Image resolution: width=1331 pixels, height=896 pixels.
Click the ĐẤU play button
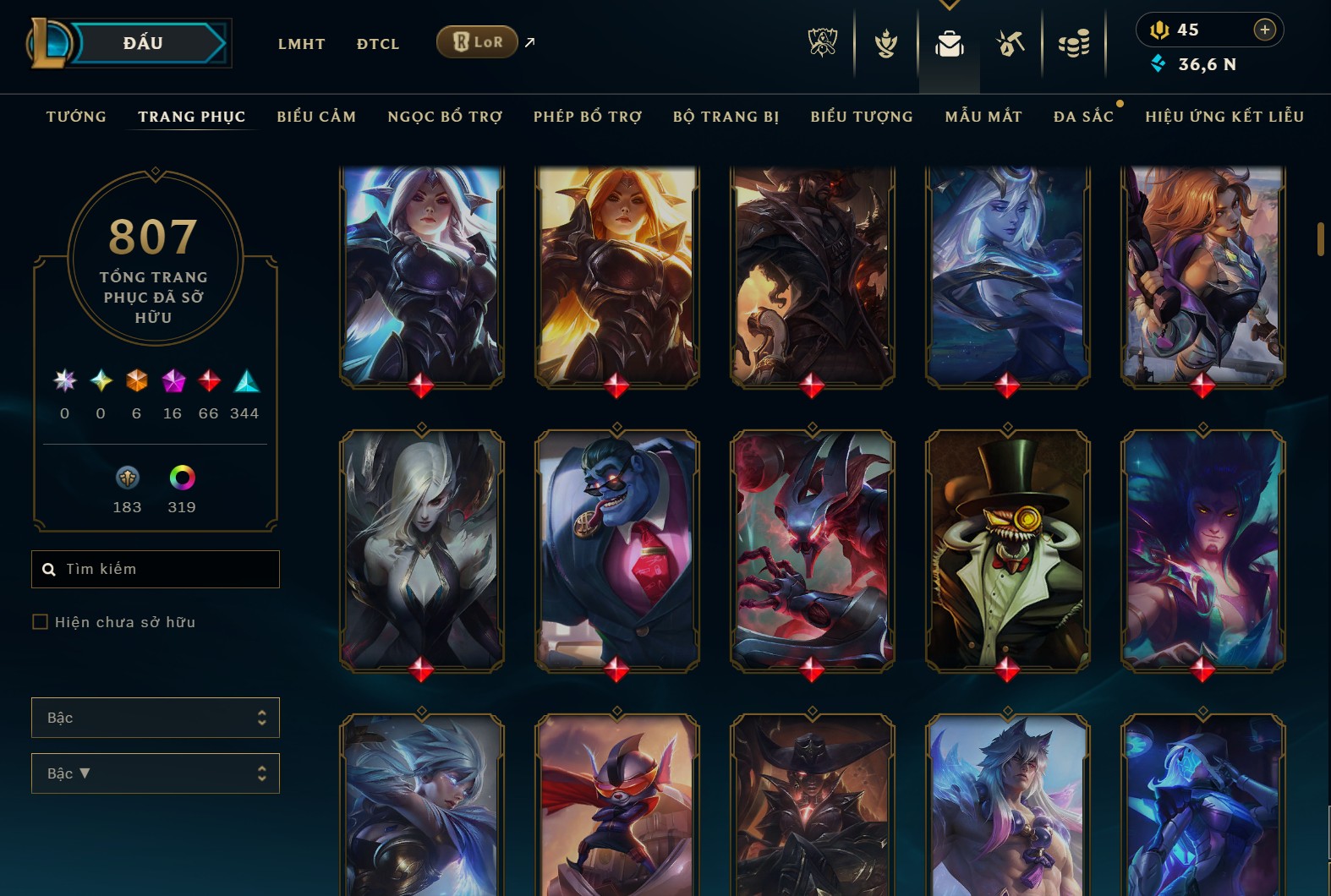pyautogui.click(x=142, y=42)
